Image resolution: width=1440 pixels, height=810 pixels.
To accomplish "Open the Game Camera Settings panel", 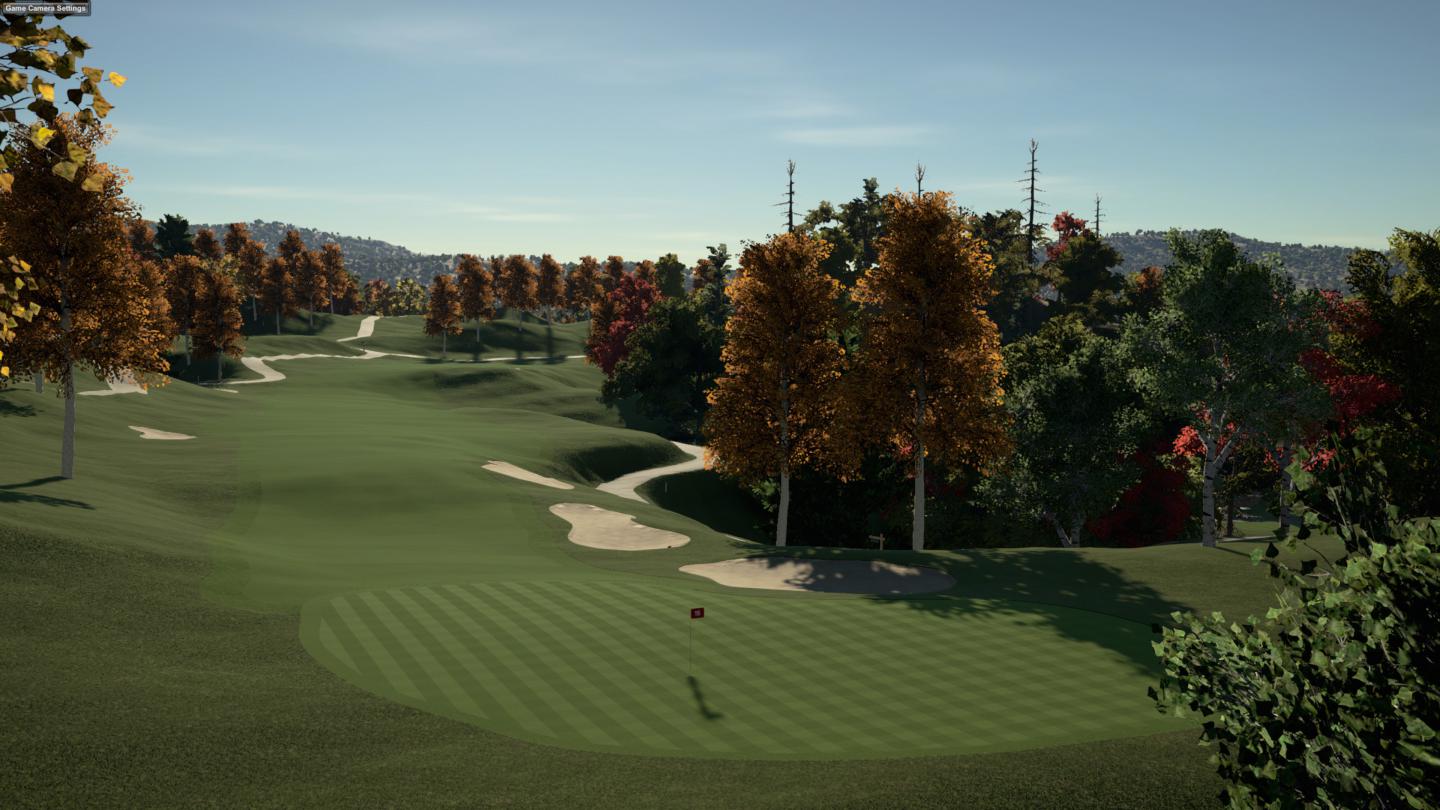I will (45, 8).
